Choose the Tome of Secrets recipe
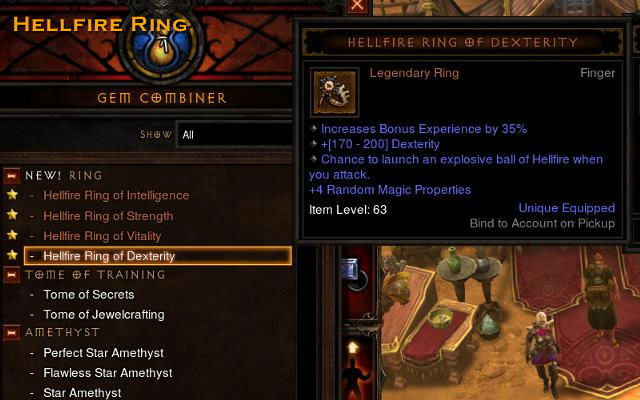Image resolution: width=640 pixels, height=400 pixels. click(88, 295)
